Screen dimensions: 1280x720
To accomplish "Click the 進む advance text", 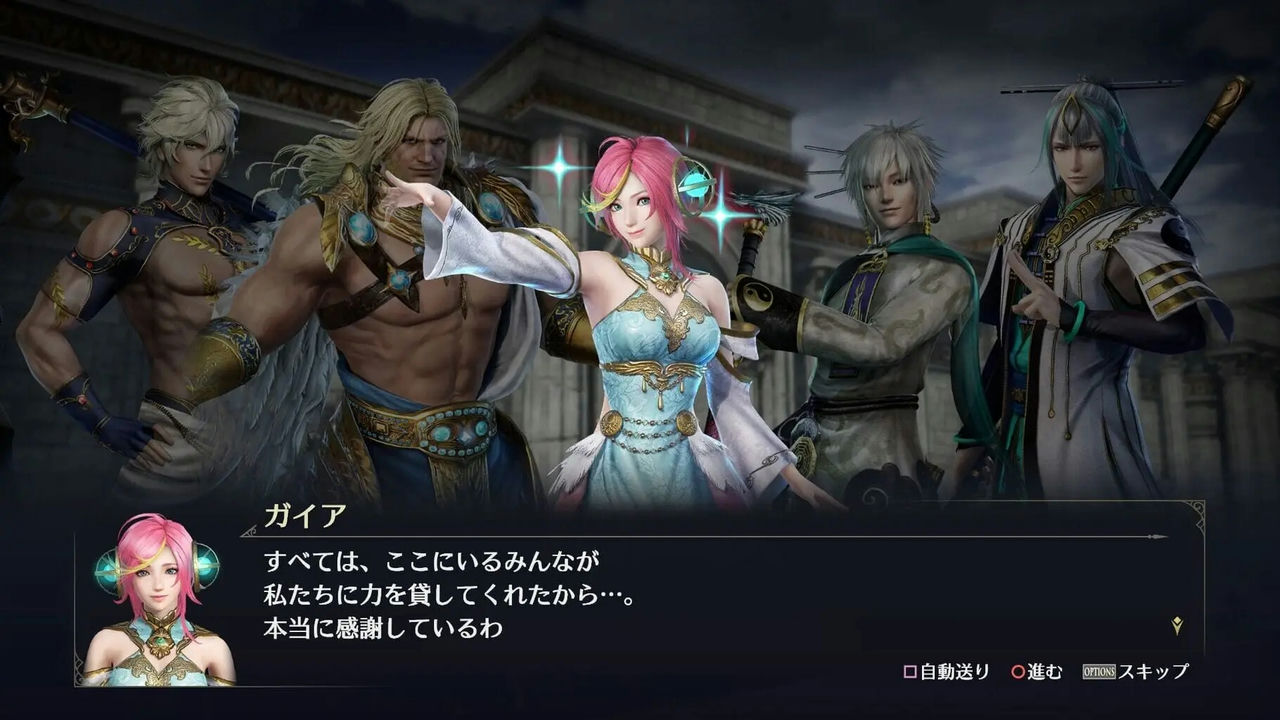I will [x=1046, y=670].
